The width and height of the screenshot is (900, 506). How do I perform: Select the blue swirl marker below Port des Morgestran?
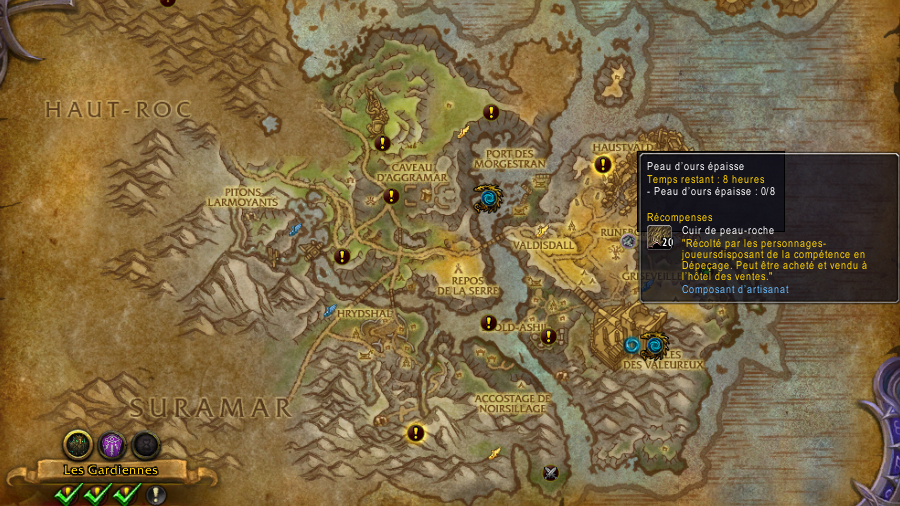point(488,199)
